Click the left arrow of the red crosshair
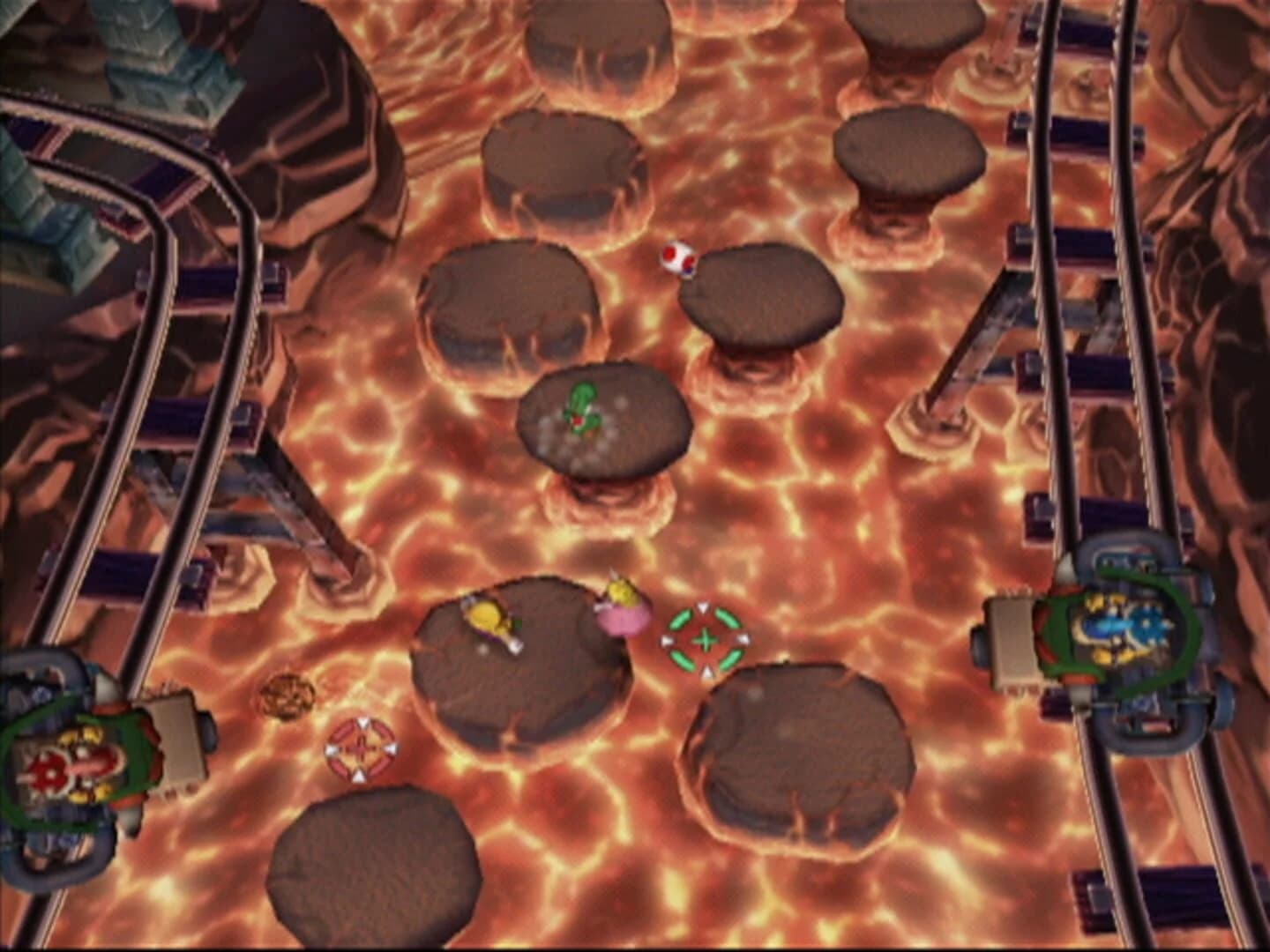1270x952 pixels. [332, 750]
